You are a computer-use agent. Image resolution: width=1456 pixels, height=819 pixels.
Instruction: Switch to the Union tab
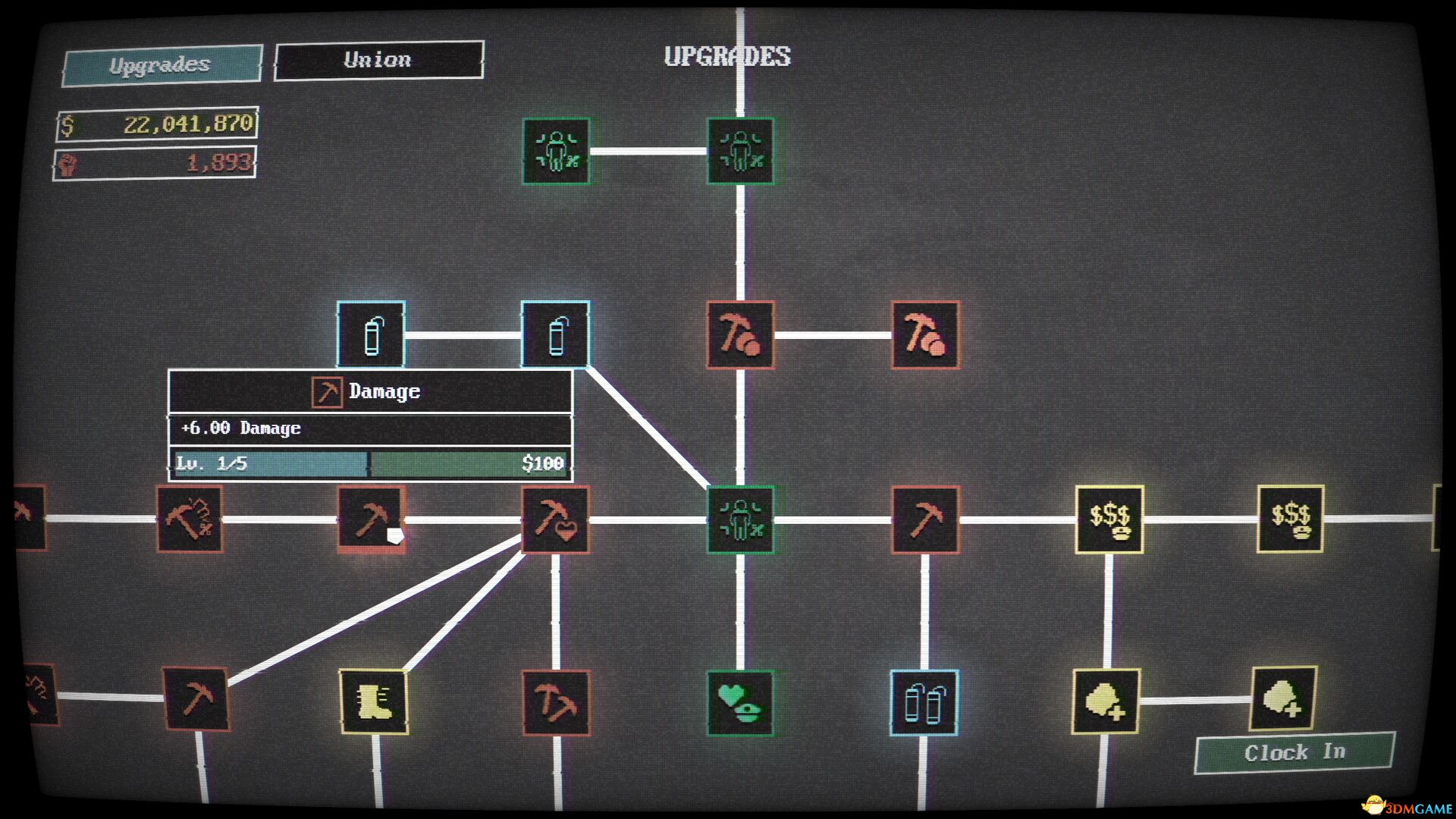[378, 60]
